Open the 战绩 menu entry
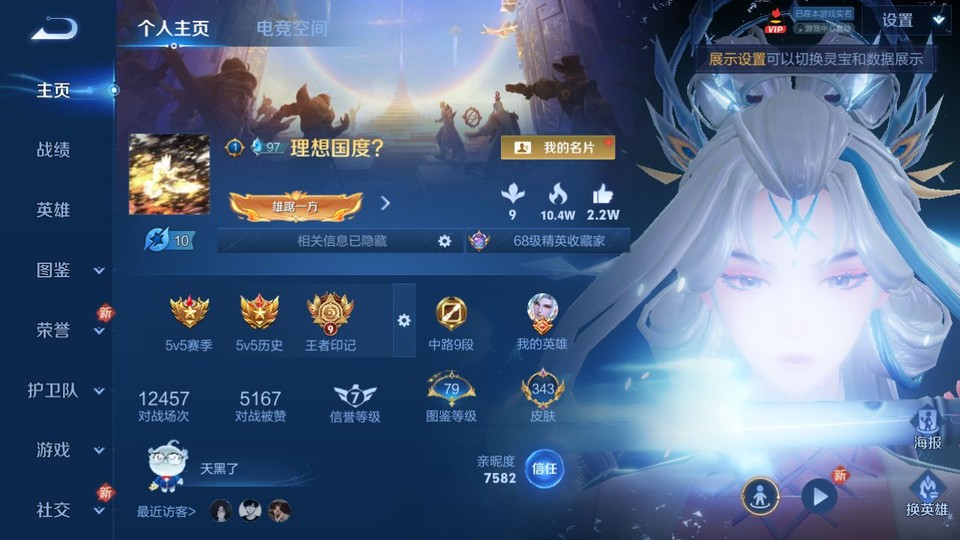The image size is (960, 540). [54, 150]
